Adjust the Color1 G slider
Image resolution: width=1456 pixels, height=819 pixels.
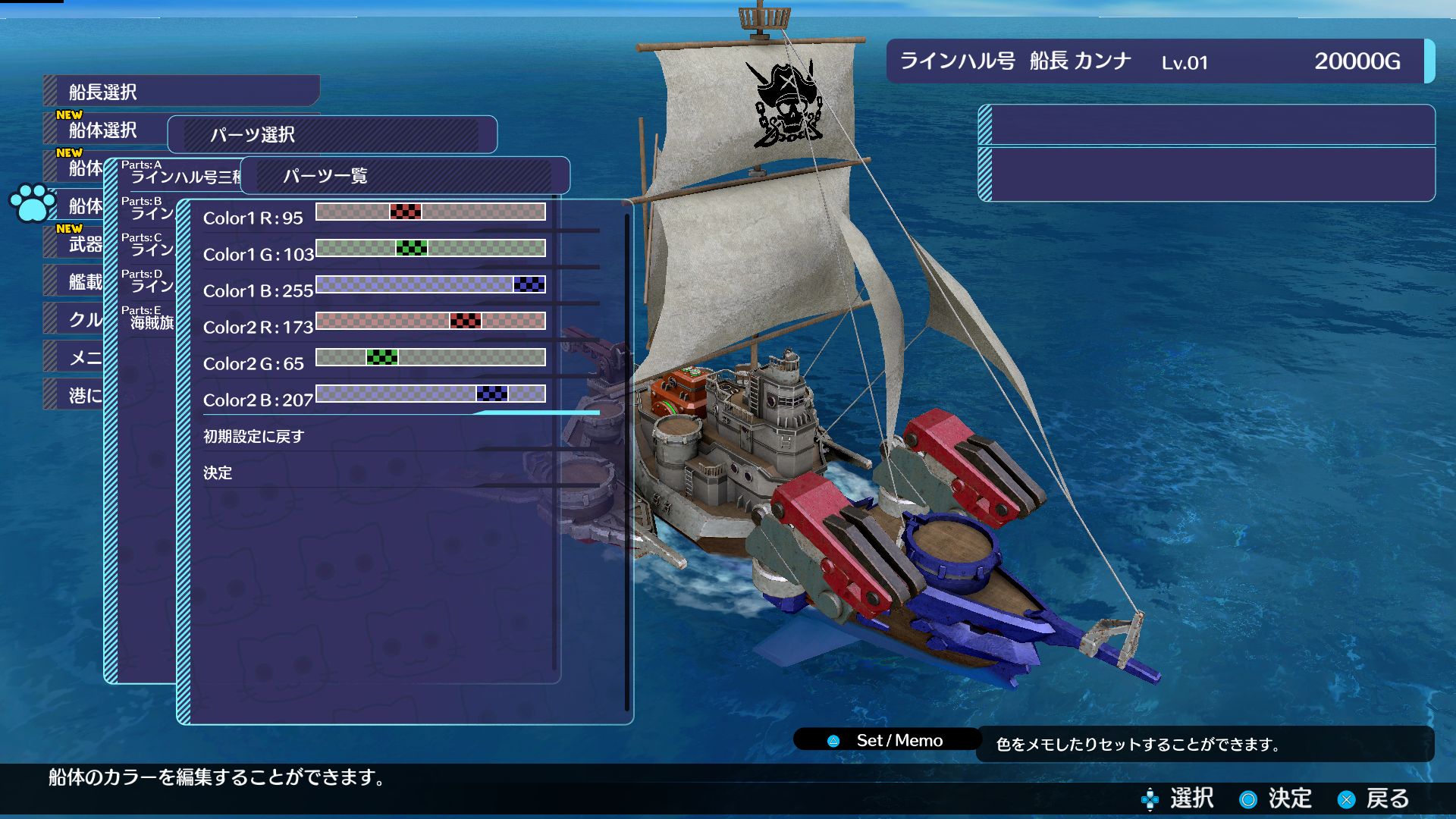[412, 248]
